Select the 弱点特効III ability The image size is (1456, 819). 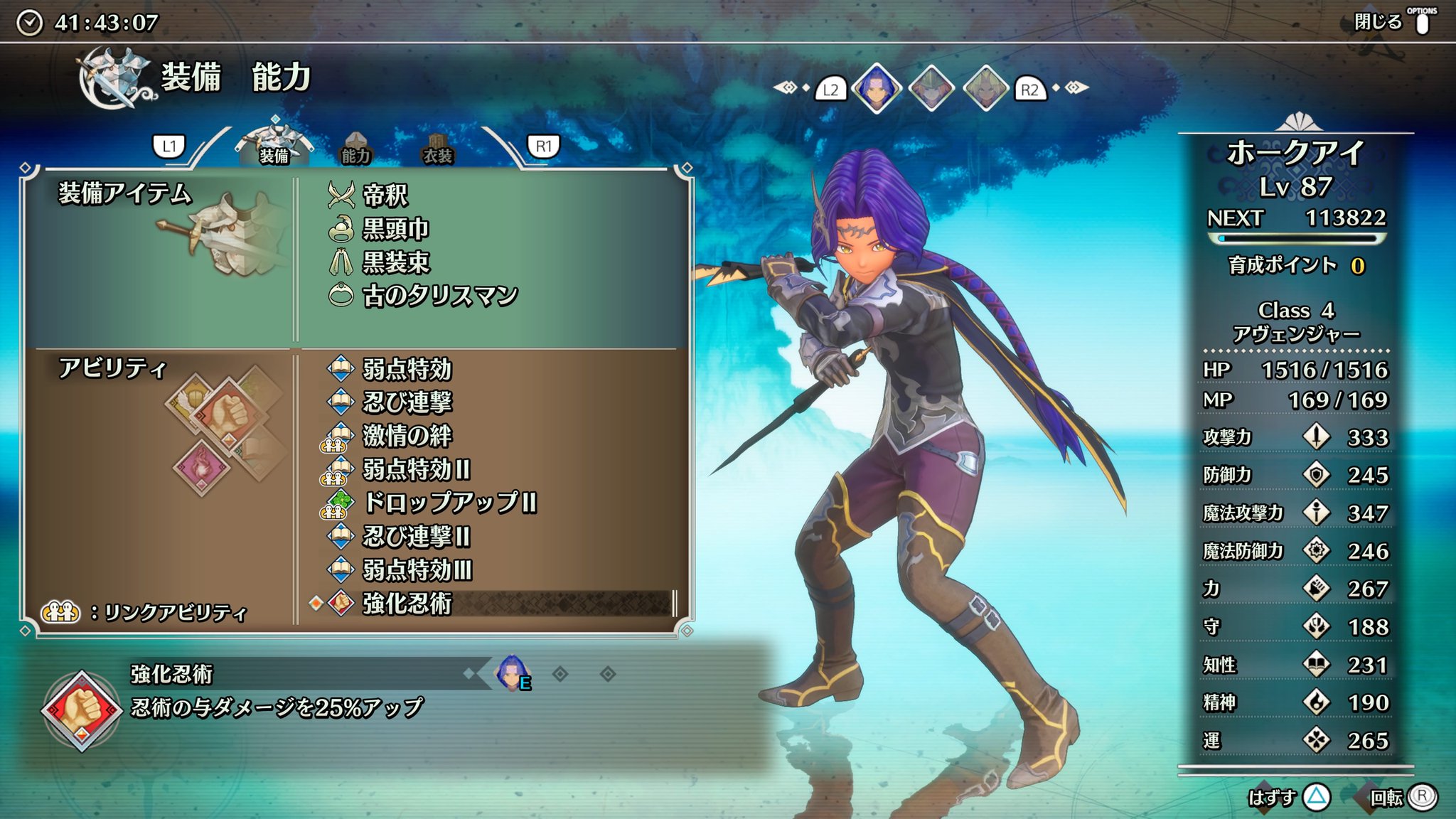click(417, 569)
